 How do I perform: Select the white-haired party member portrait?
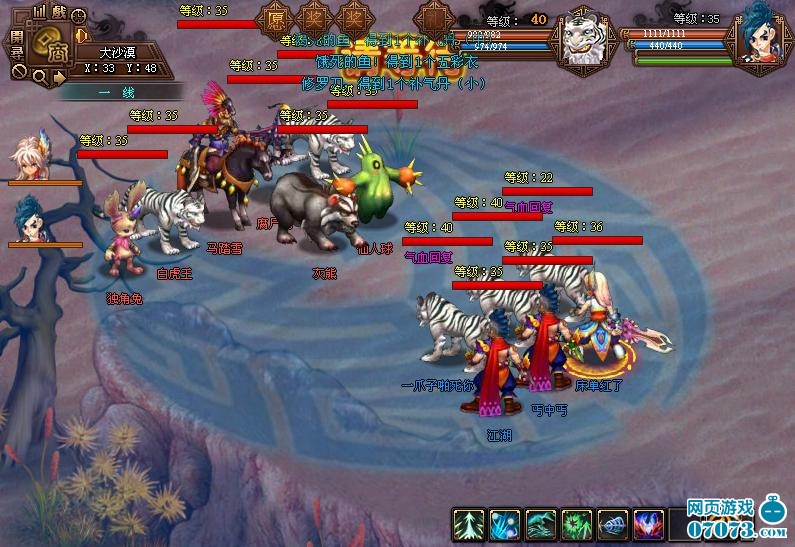click(x=30, y=160)
